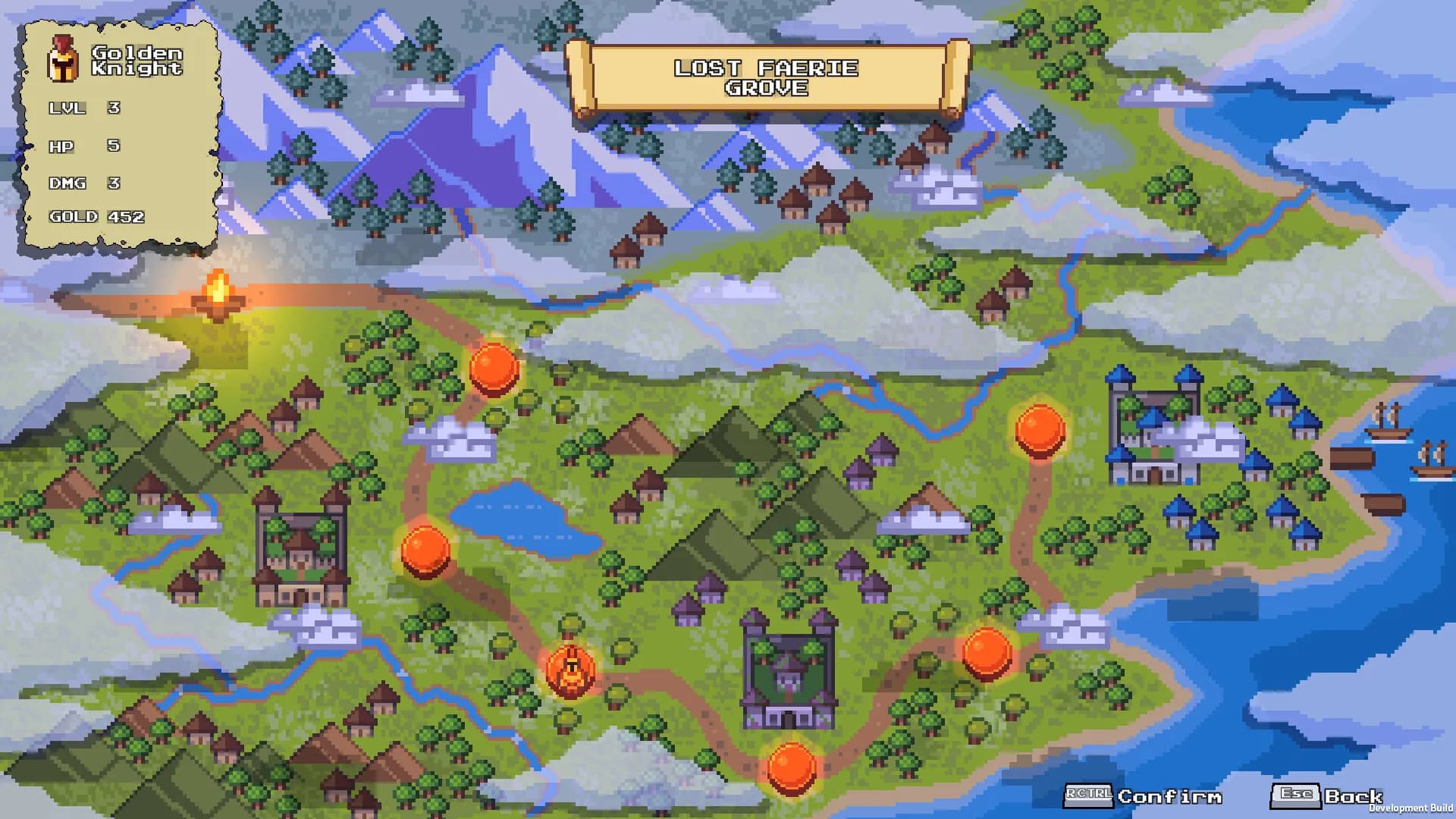
Task: Select the campfire marker on the map
Action: pos(218,296)
